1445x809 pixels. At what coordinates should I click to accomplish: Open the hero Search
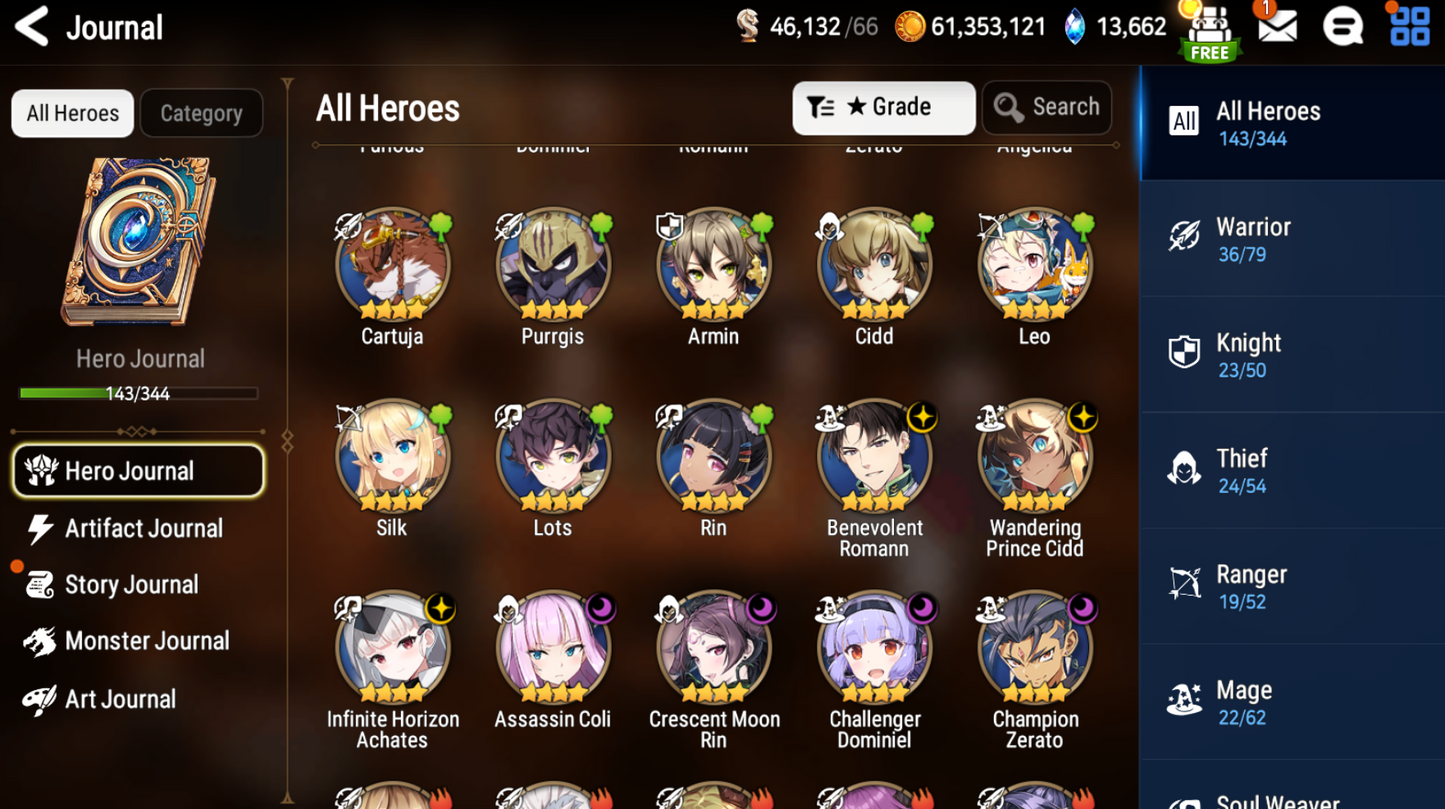[x=1046, y=108]
